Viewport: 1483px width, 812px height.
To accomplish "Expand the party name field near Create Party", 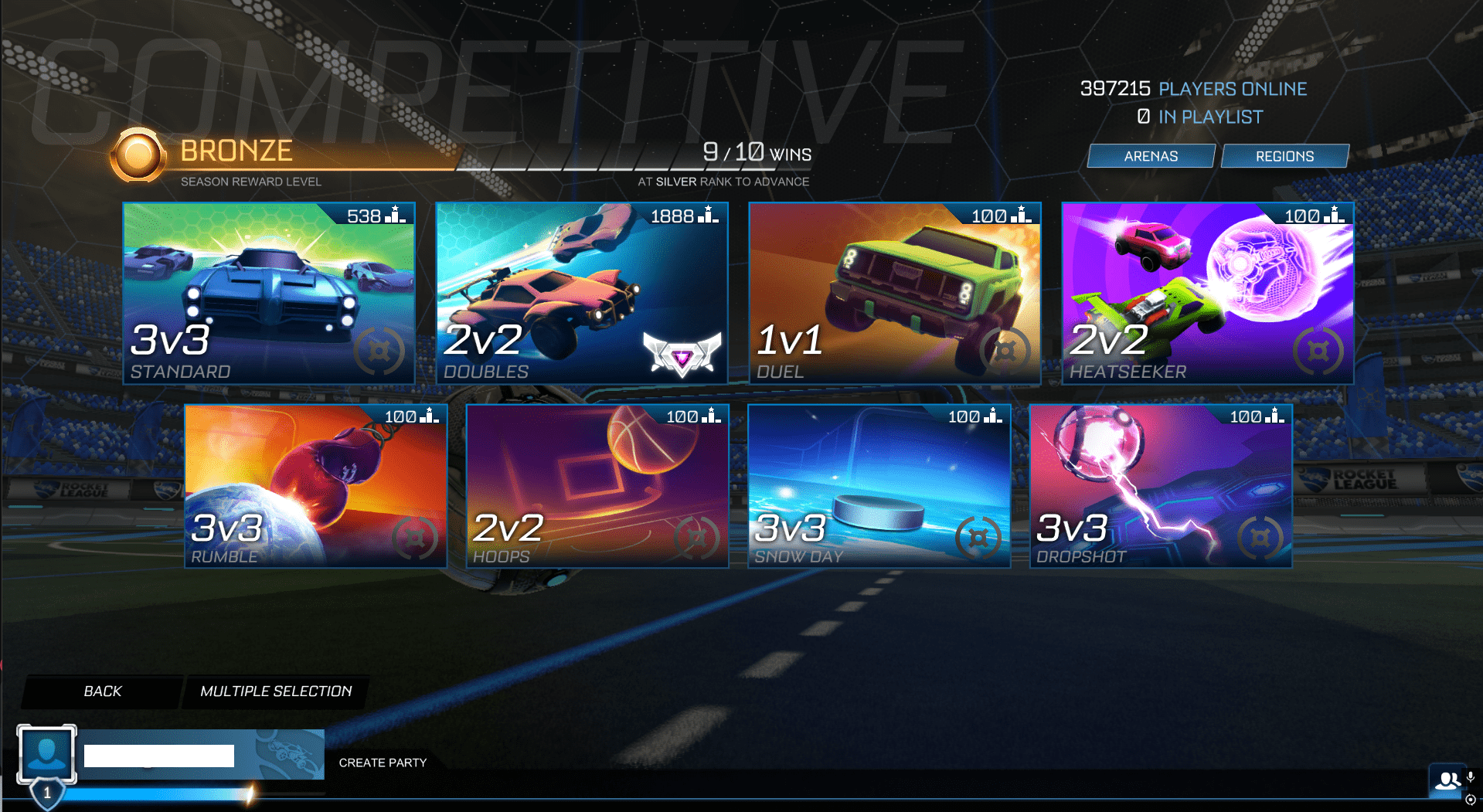I will tap(158, 753).
